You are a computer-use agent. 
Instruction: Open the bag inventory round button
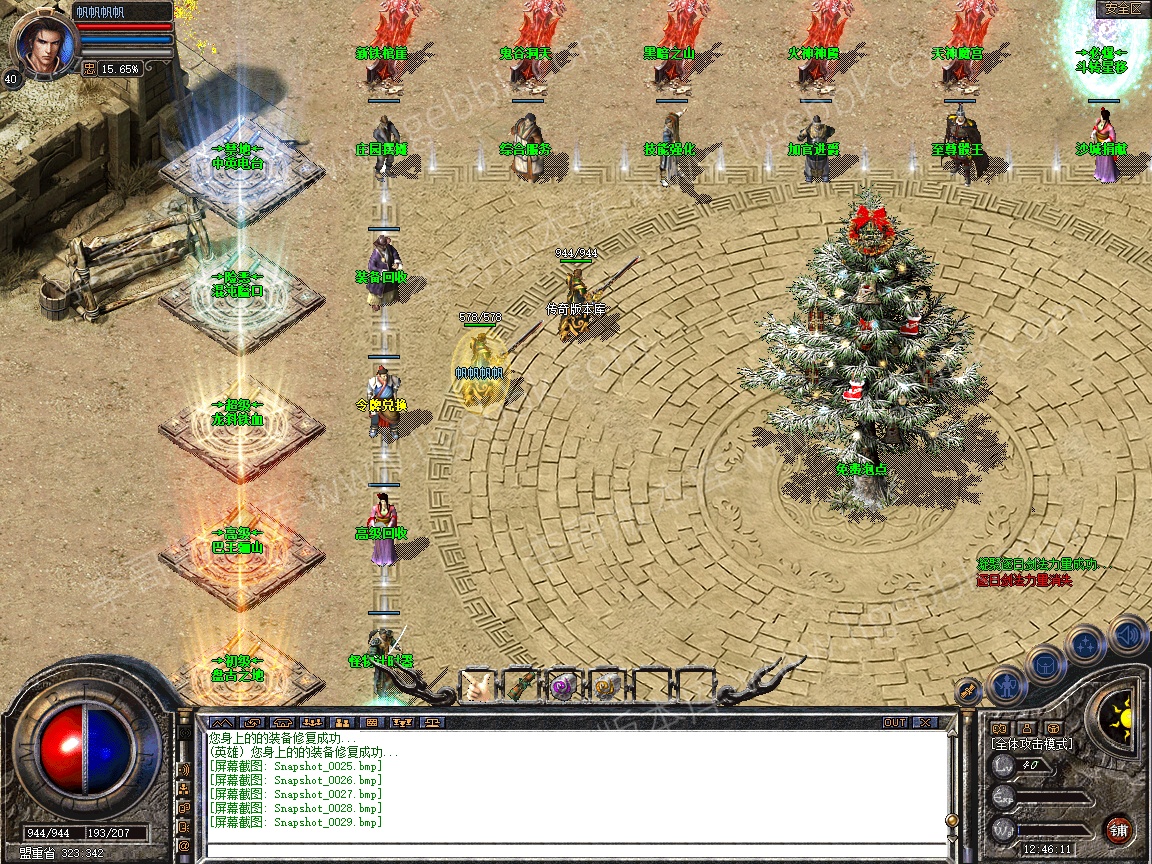click(x=1044, y=664)
